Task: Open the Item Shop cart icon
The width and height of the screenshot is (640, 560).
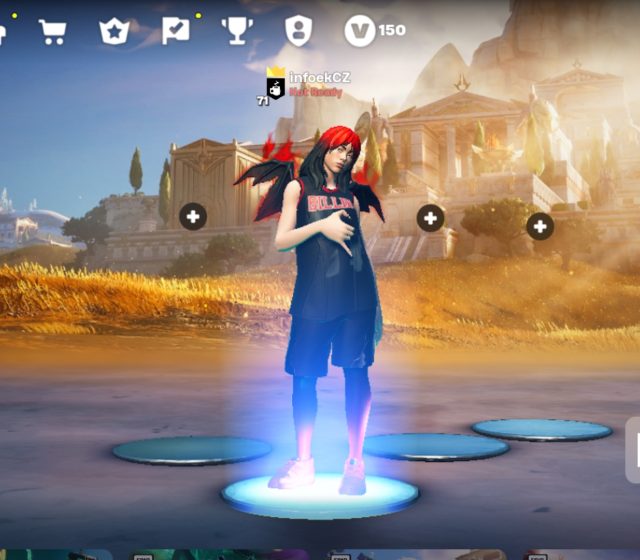Action: click(52, 31)
